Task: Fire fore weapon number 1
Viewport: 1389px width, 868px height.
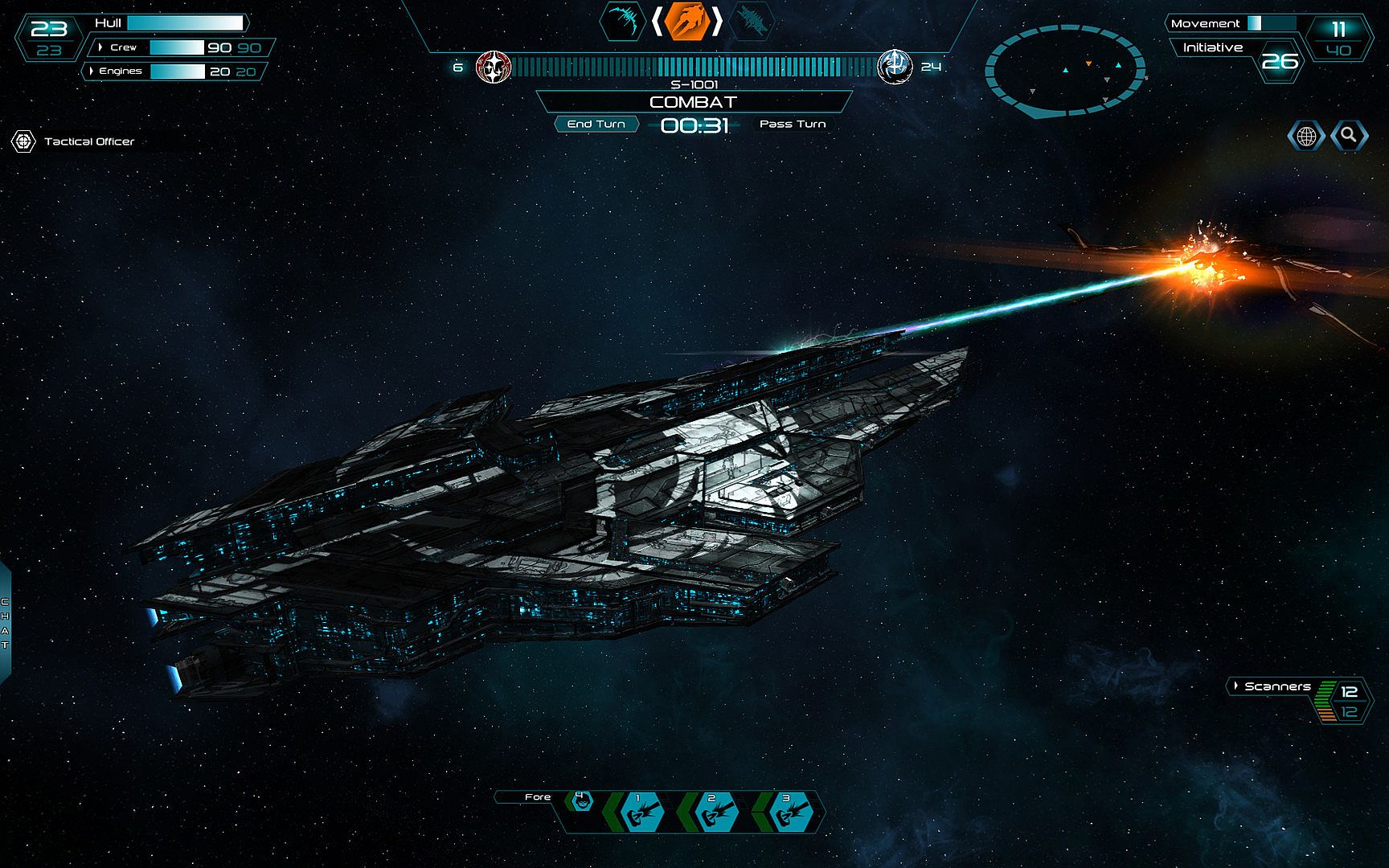Action: coord(642,811)
